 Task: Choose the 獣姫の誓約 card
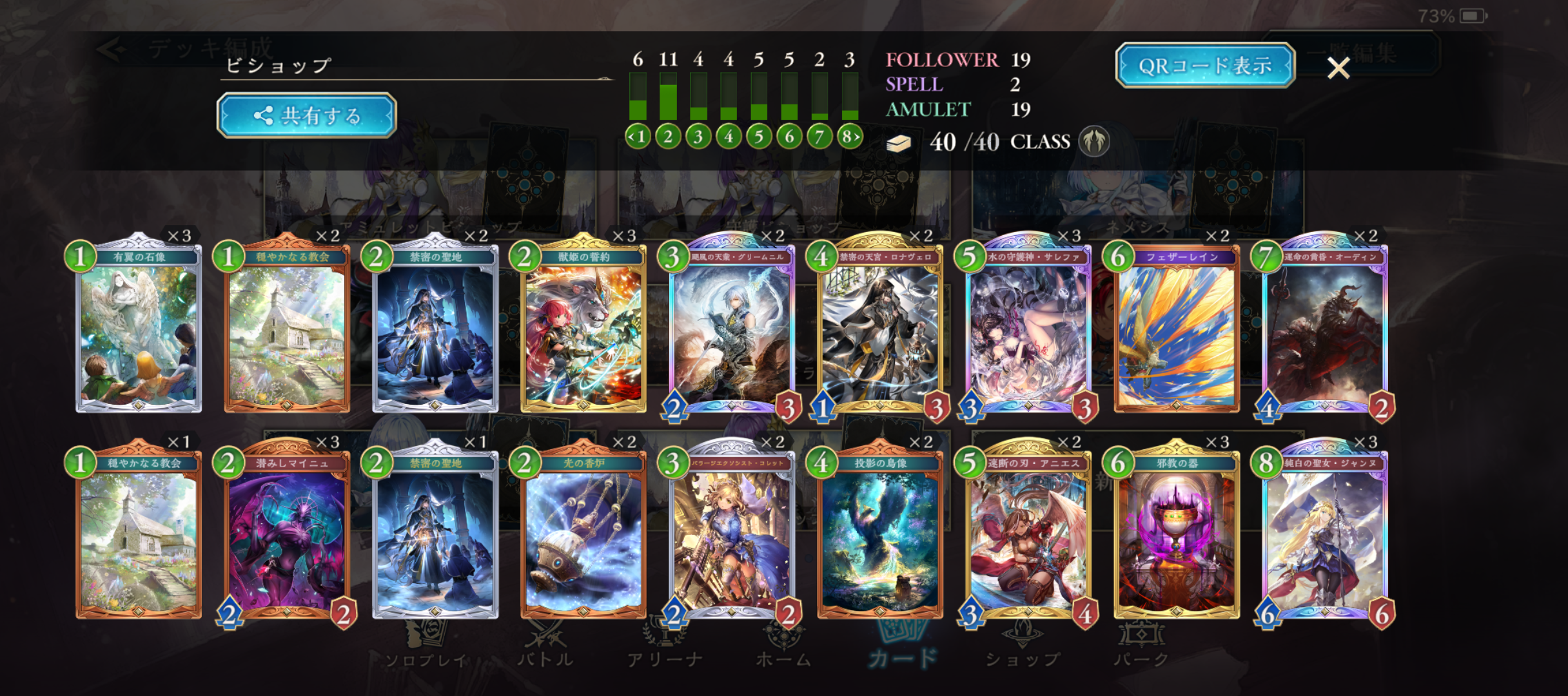pos(583,329)
